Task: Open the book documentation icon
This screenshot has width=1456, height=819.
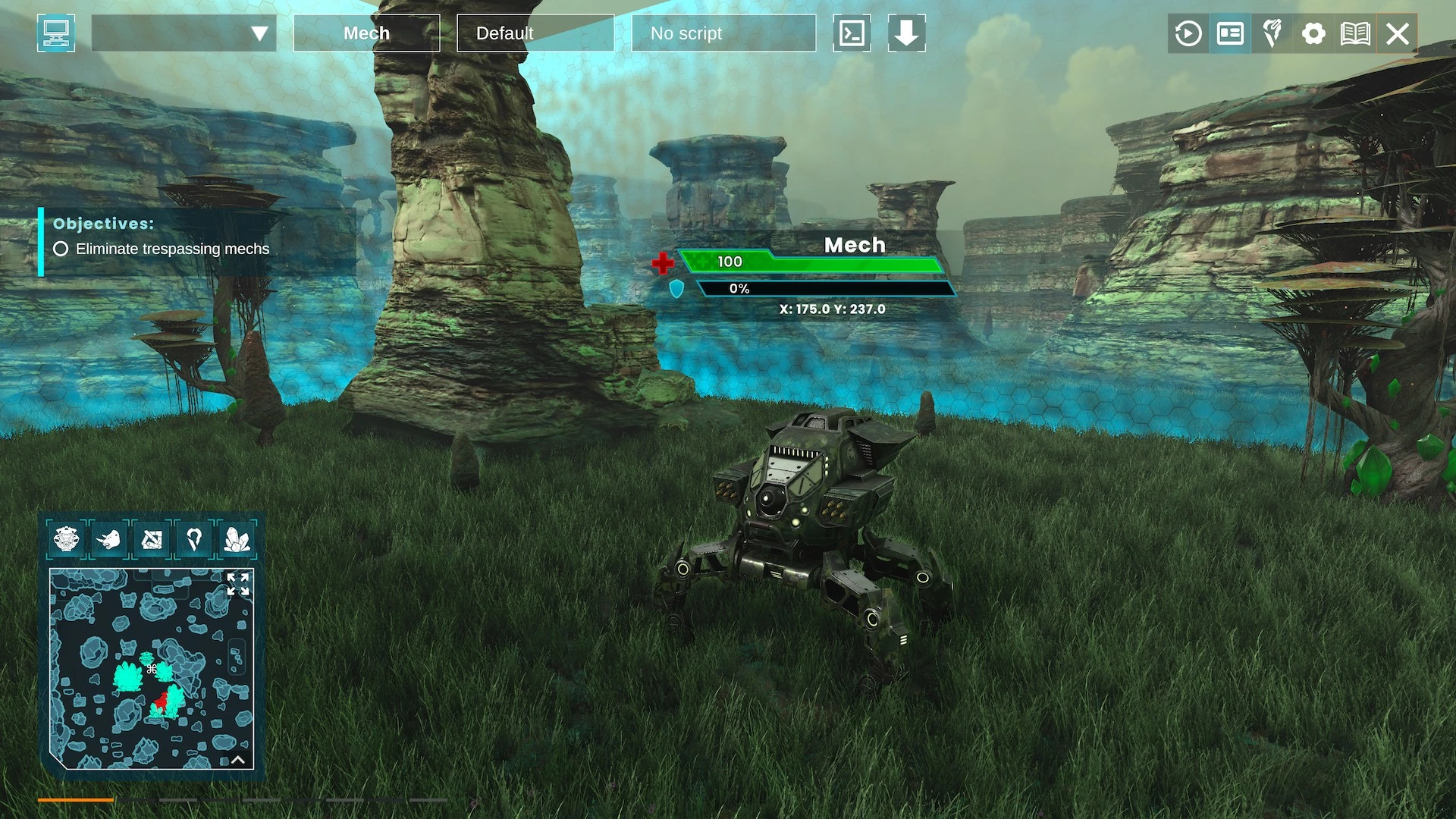Action: [x=1355, y=33]
